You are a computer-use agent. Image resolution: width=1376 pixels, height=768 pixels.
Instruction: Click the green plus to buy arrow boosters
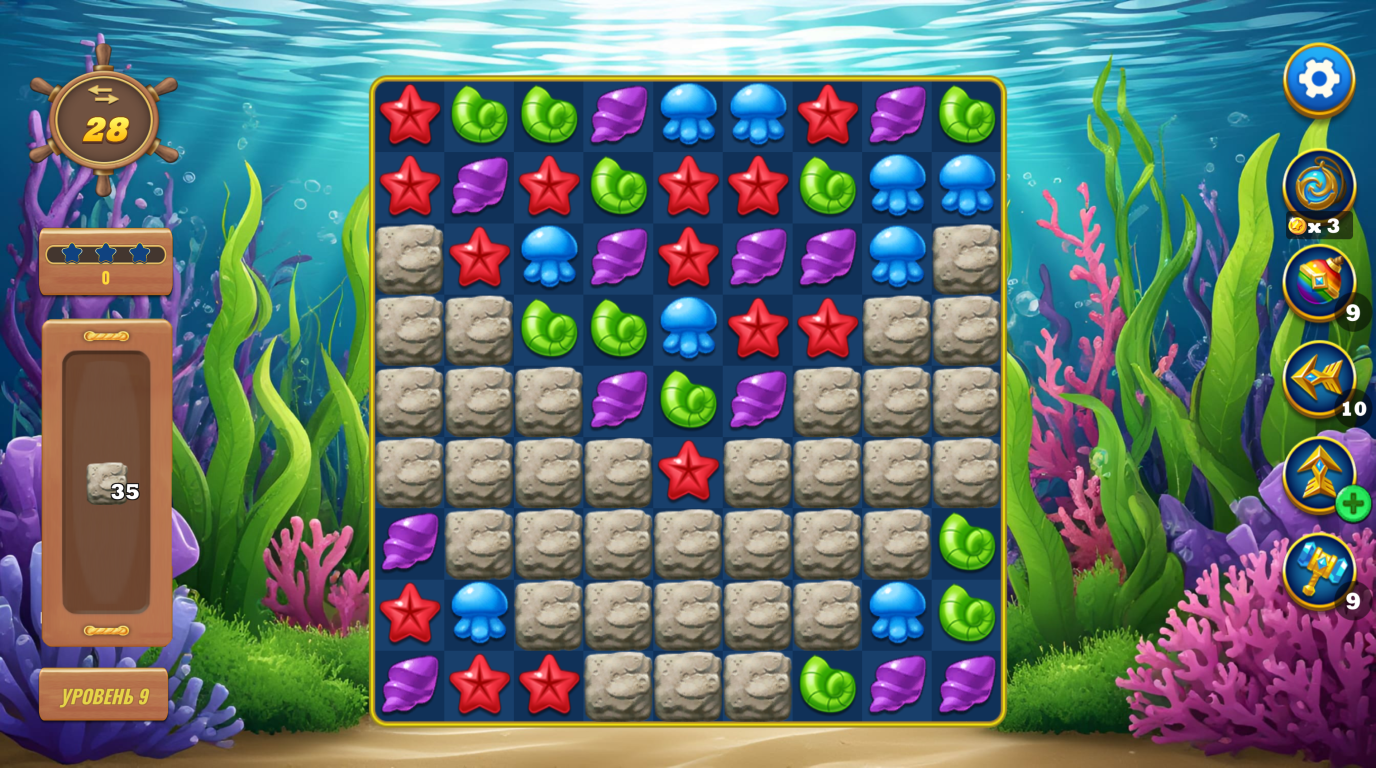pos(1353,505)
